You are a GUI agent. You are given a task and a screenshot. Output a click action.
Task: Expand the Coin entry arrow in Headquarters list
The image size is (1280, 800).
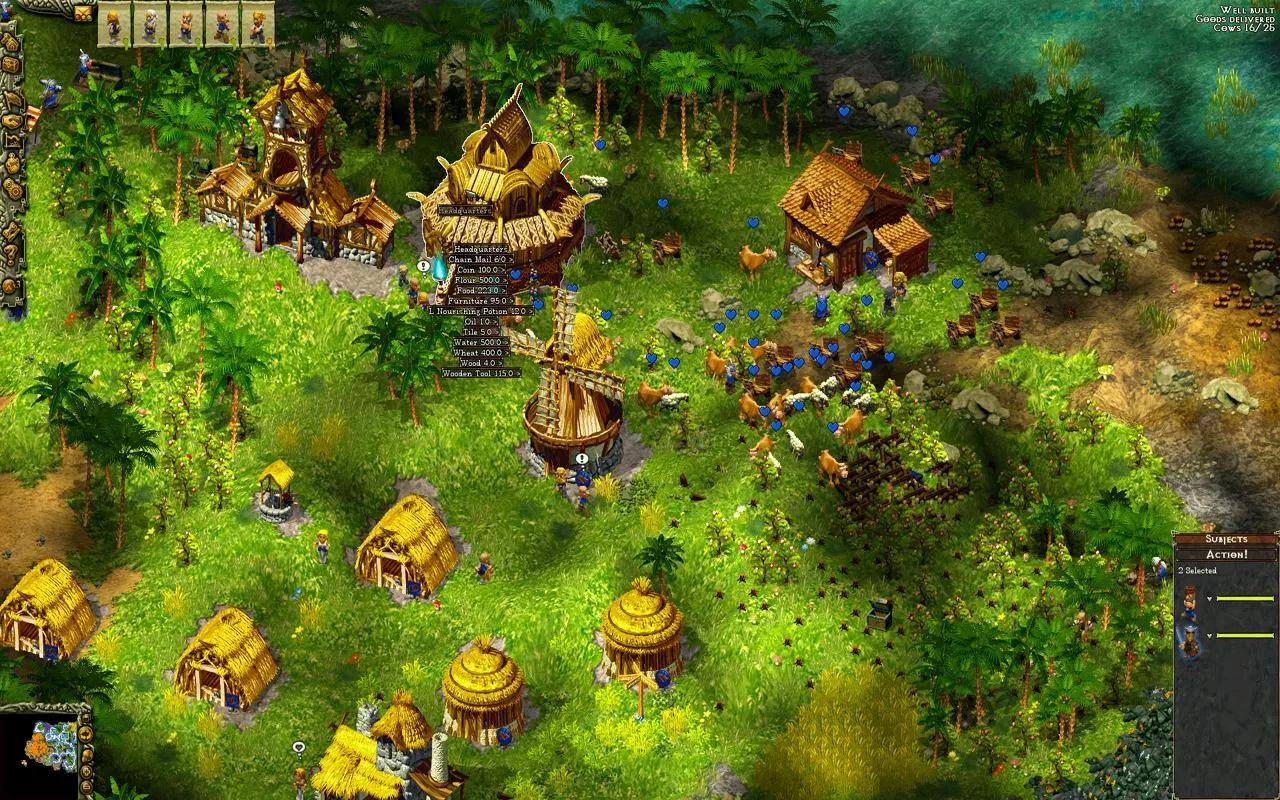504,270
